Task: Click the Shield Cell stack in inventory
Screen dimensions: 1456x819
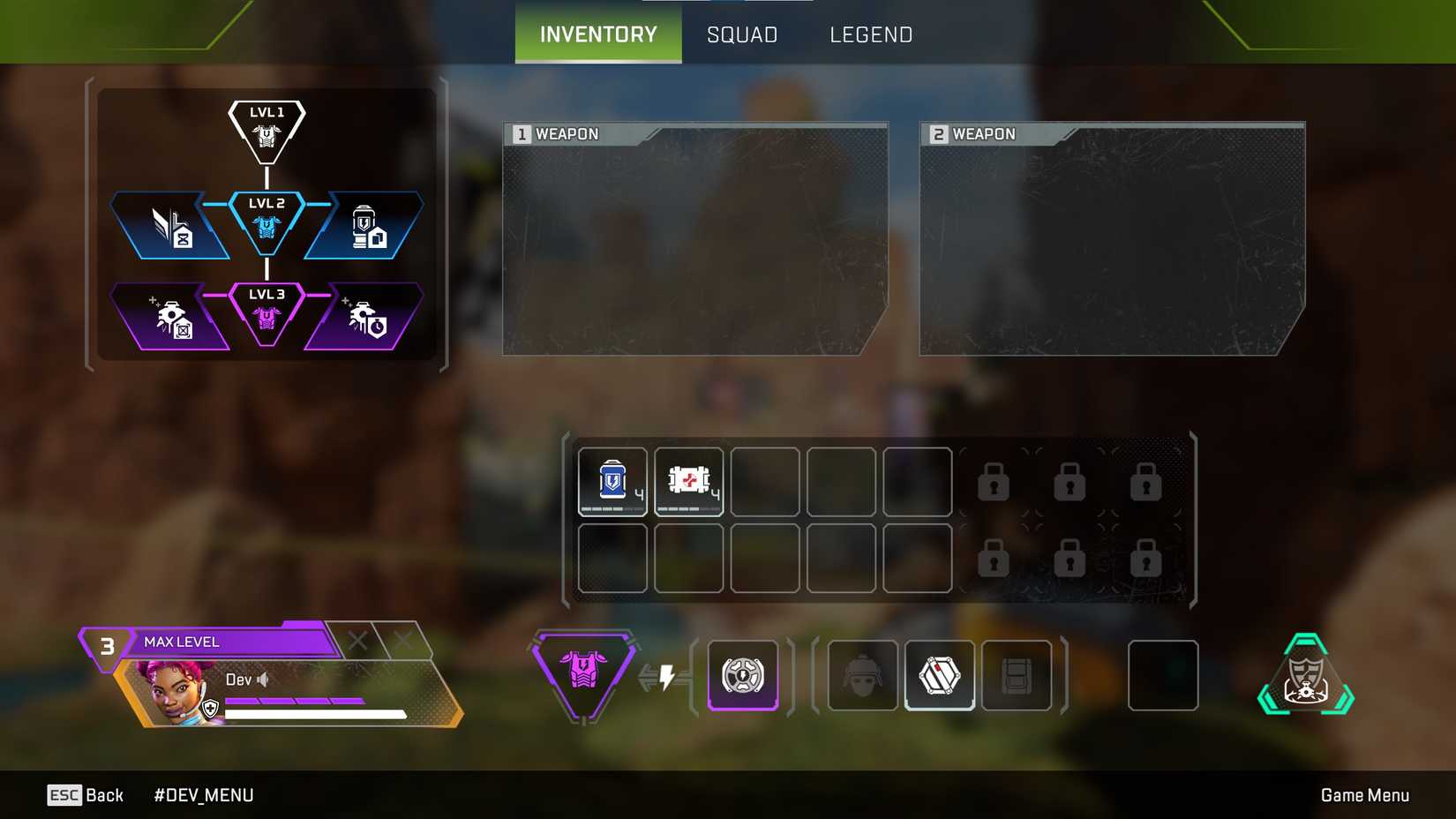Action: tap(612, 482)
